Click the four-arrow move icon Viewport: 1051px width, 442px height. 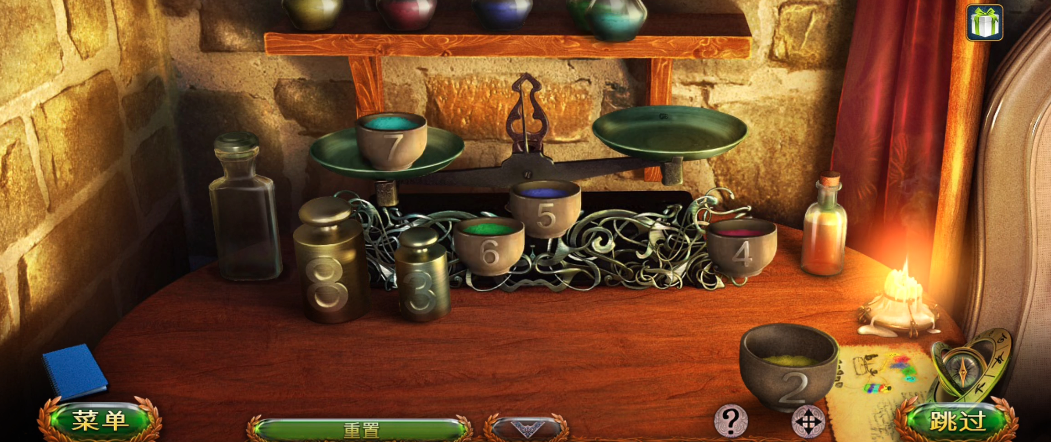(x=807, y=421)
